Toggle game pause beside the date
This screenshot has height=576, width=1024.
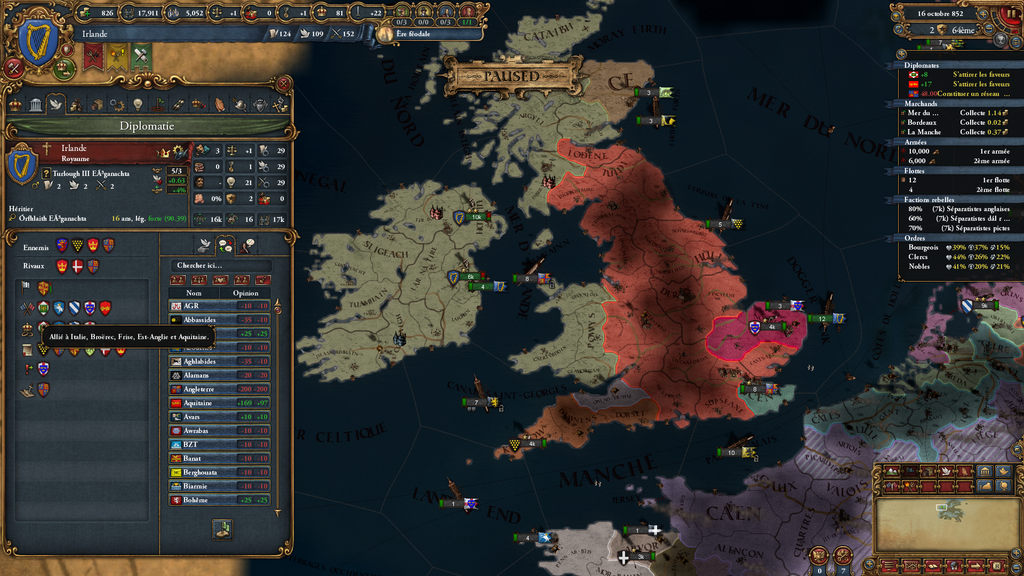coord(1009,13)
